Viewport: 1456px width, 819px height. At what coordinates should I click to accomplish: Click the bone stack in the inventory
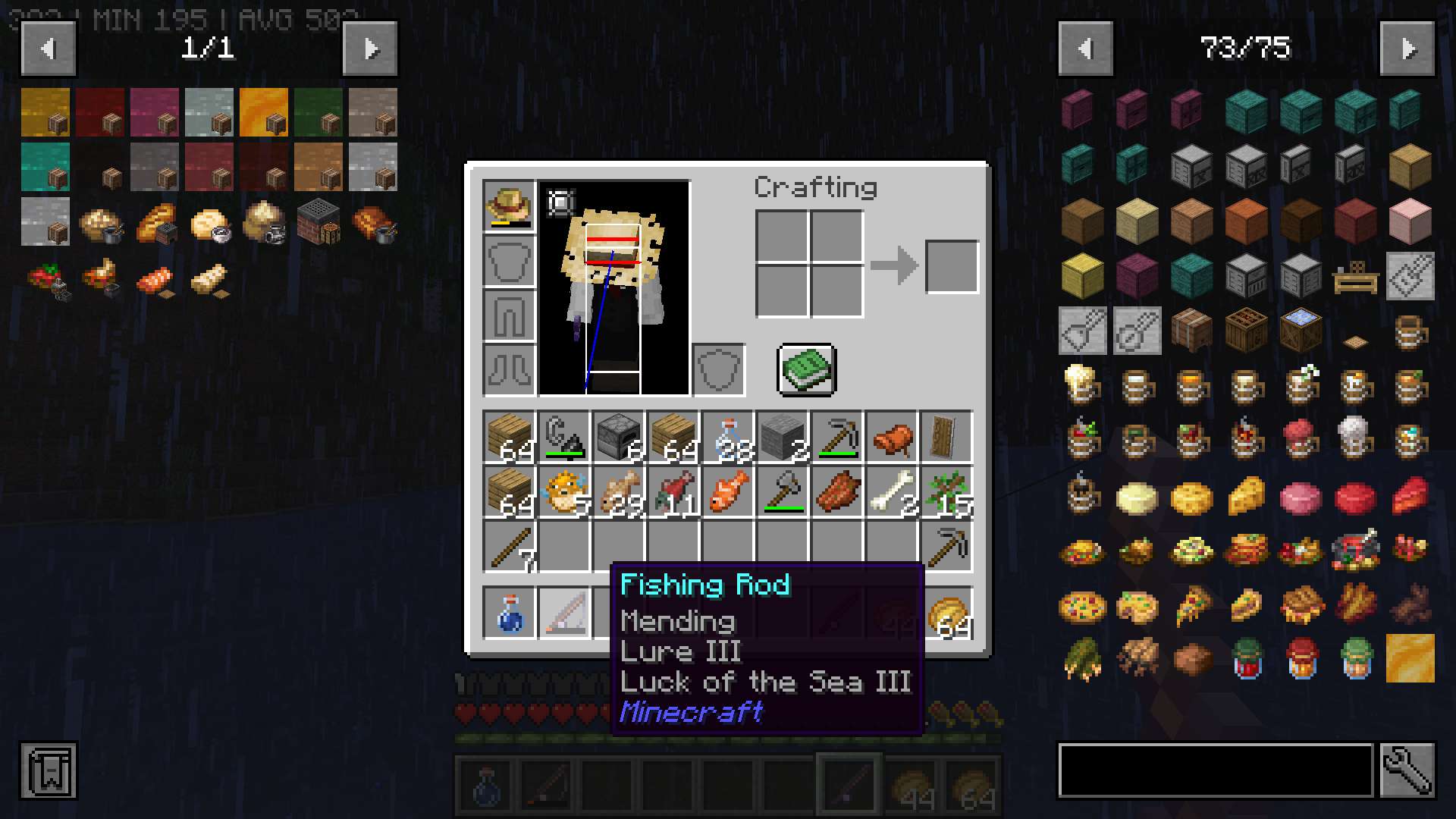click(892, 491)
